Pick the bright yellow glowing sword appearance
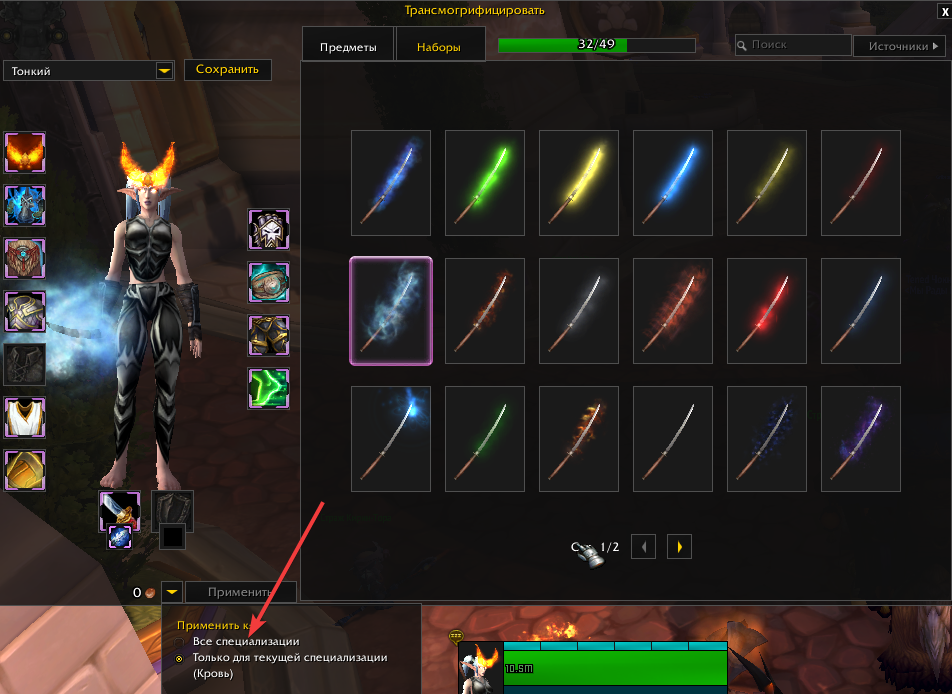The height and width of the screenshot is (694, 952). tap(578, 182)
